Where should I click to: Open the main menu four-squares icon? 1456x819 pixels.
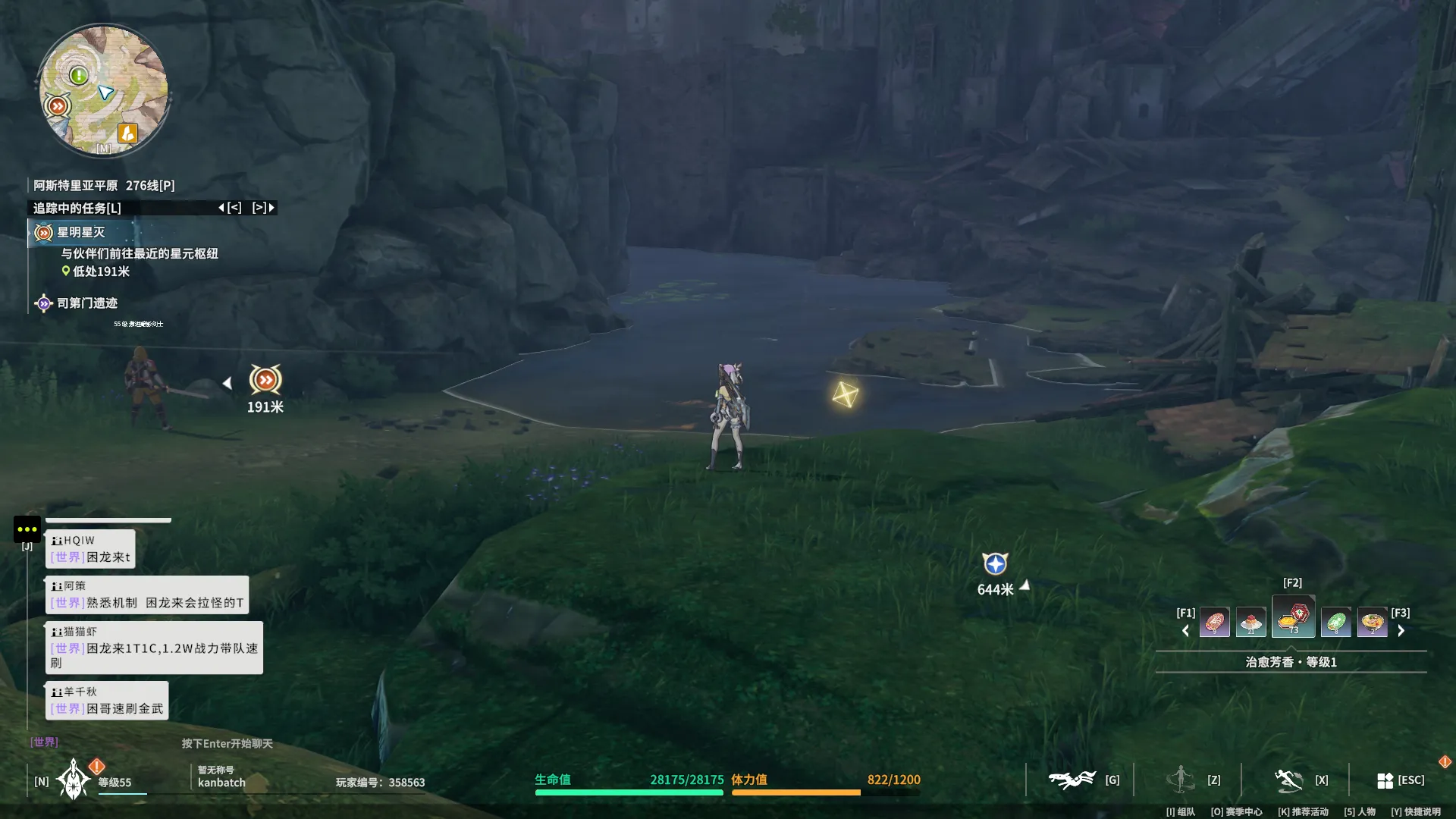(x=1385, y=780)
